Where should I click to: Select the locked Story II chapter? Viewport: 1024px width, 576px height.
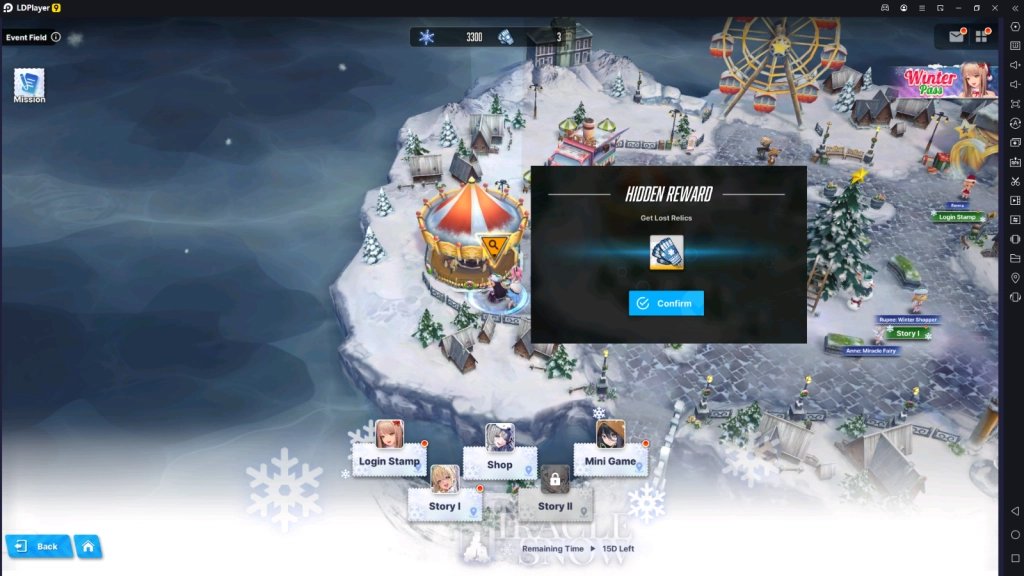pos(556,505)
